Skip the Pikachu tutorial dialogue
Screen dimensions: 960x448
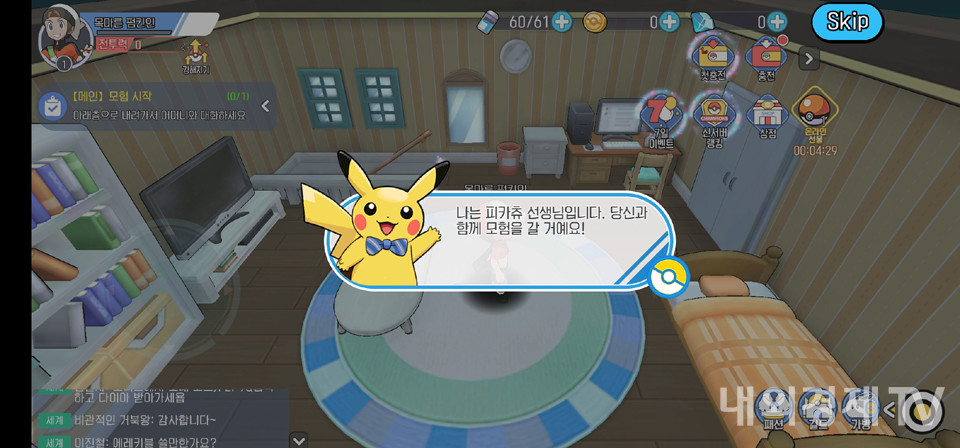point(847,22)
